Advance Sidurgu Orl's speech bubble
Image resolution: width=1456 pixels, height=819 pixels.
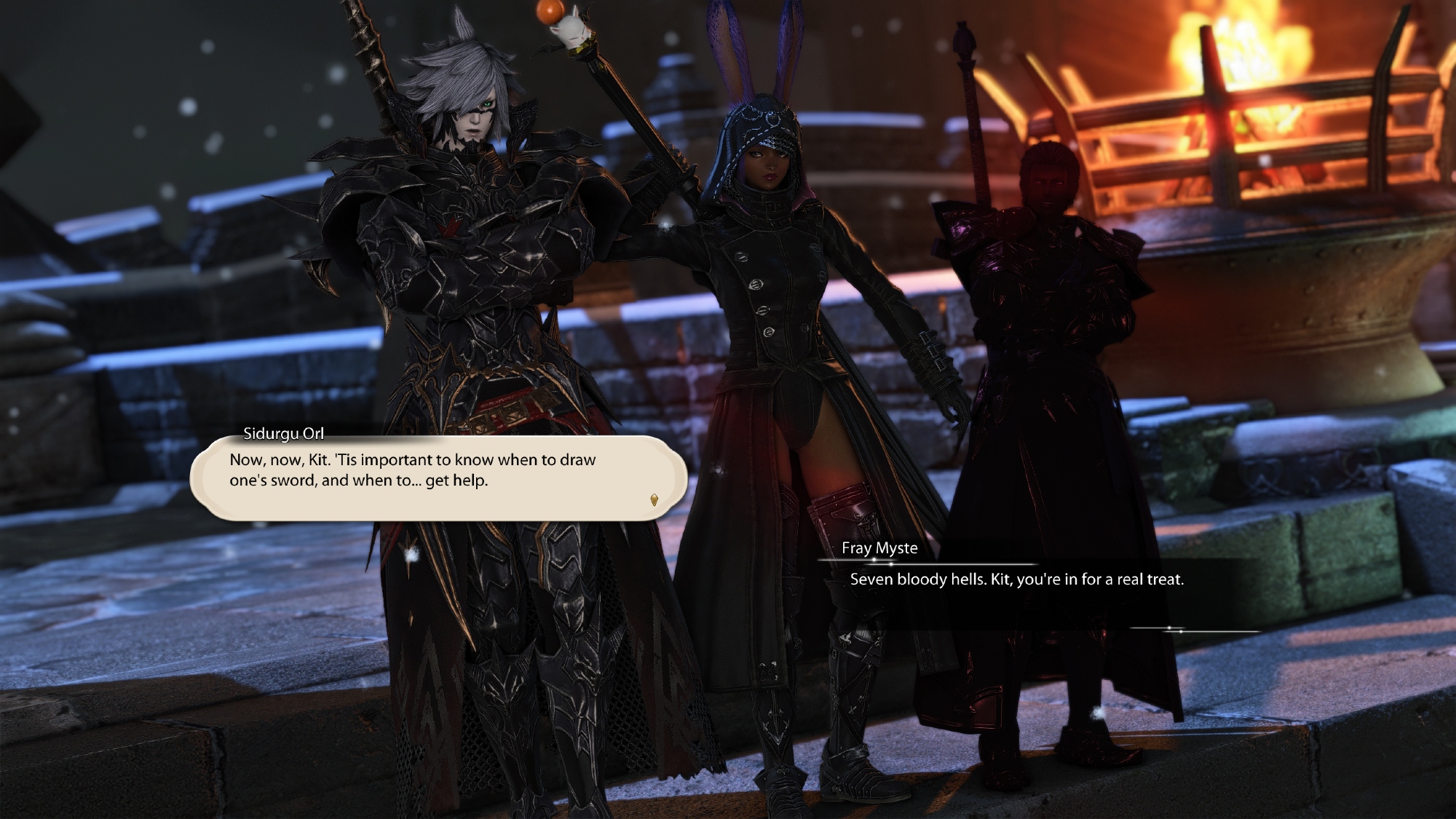pyautogui.click(x=438, y=477)
